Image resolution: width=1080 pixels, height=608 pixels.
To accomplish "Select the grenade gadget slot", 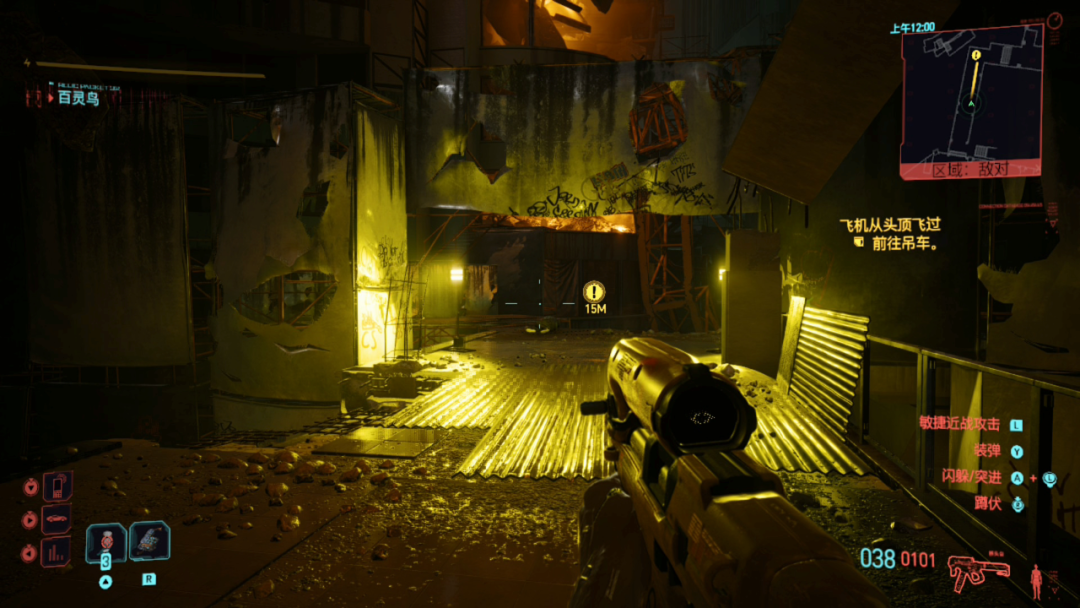I will click(149, 541).
